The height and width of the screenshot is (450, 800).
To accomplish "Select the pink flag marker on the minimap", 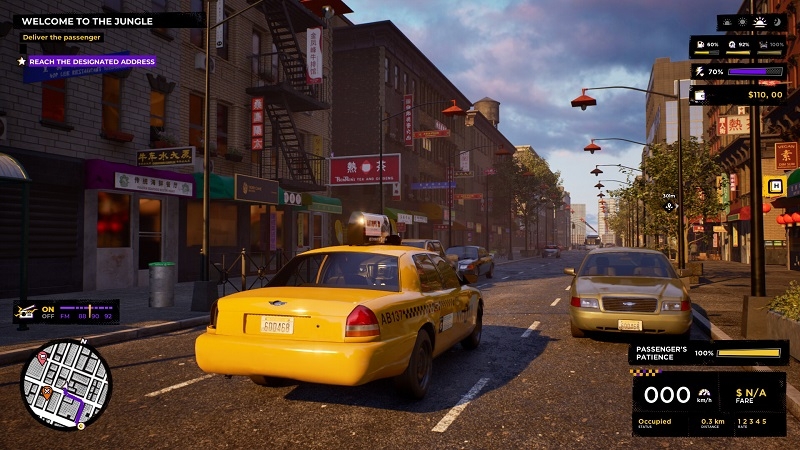I will [x=42, y=358].
